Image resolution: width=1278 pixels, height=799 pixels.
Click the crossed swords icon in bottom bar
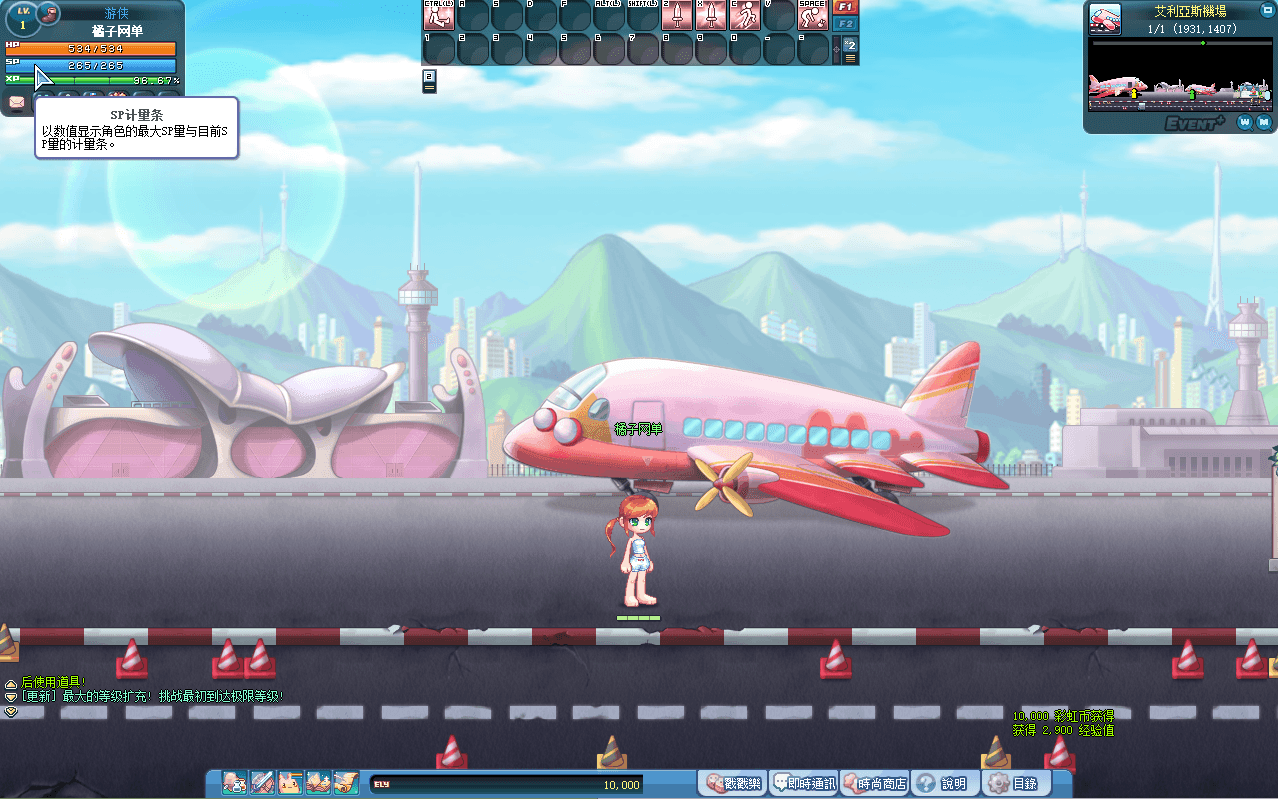262,782
